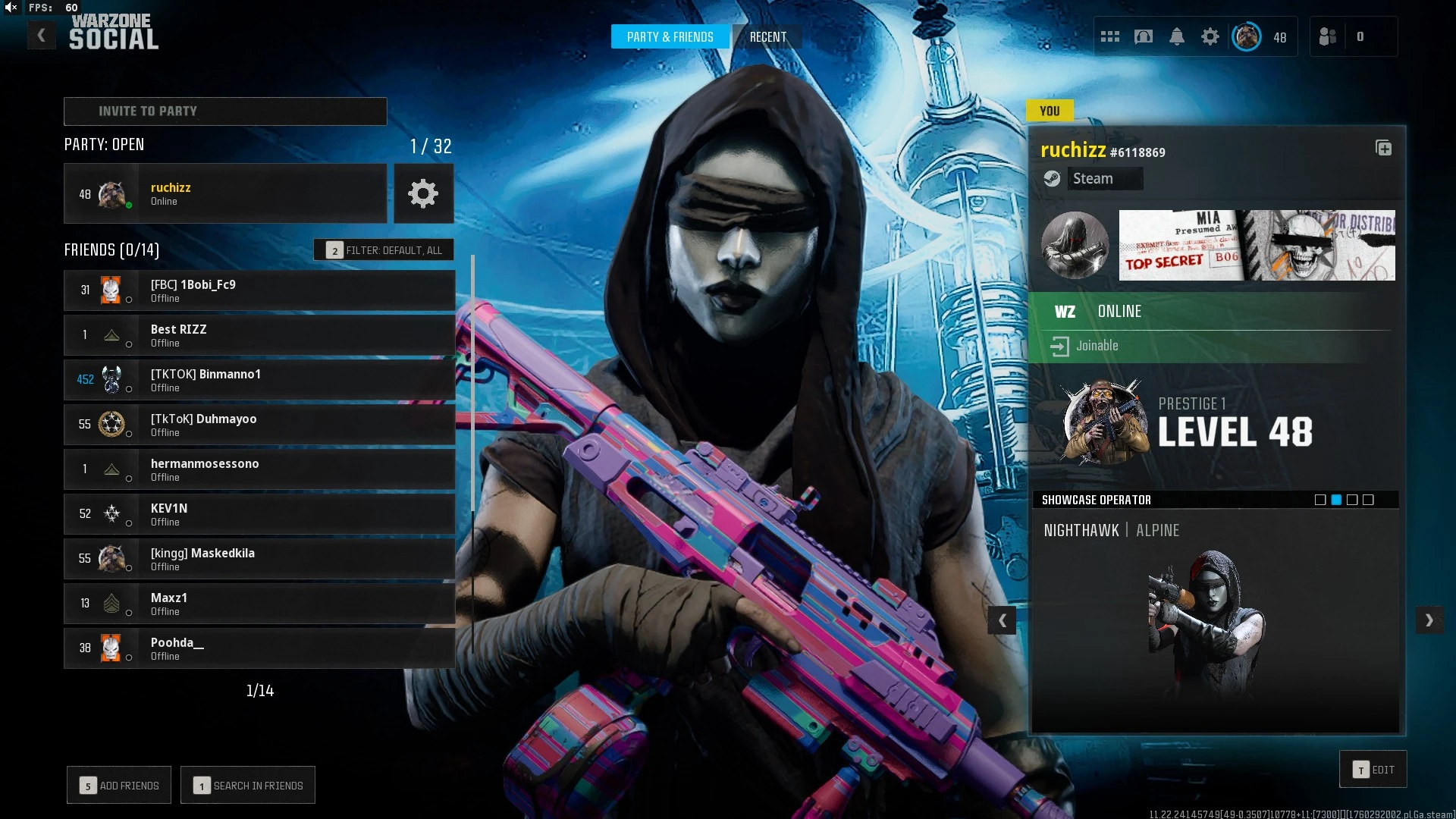Click the Poohda__ friend entry
Viewport: 1456px width, 819px height.
(259, 648)
